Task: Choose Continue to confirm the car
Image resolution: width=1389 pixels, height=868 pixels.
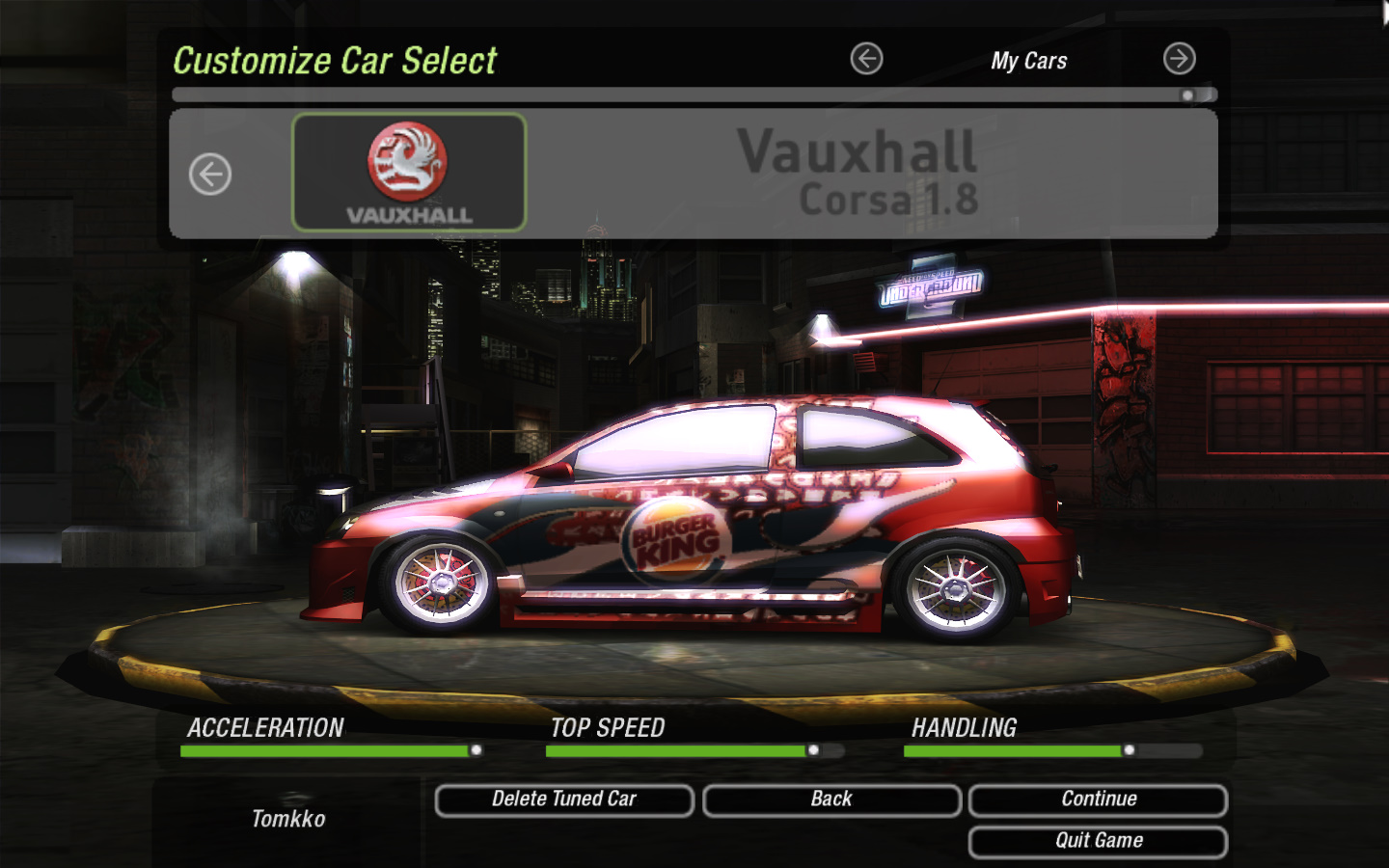Action: point(1098,800)
